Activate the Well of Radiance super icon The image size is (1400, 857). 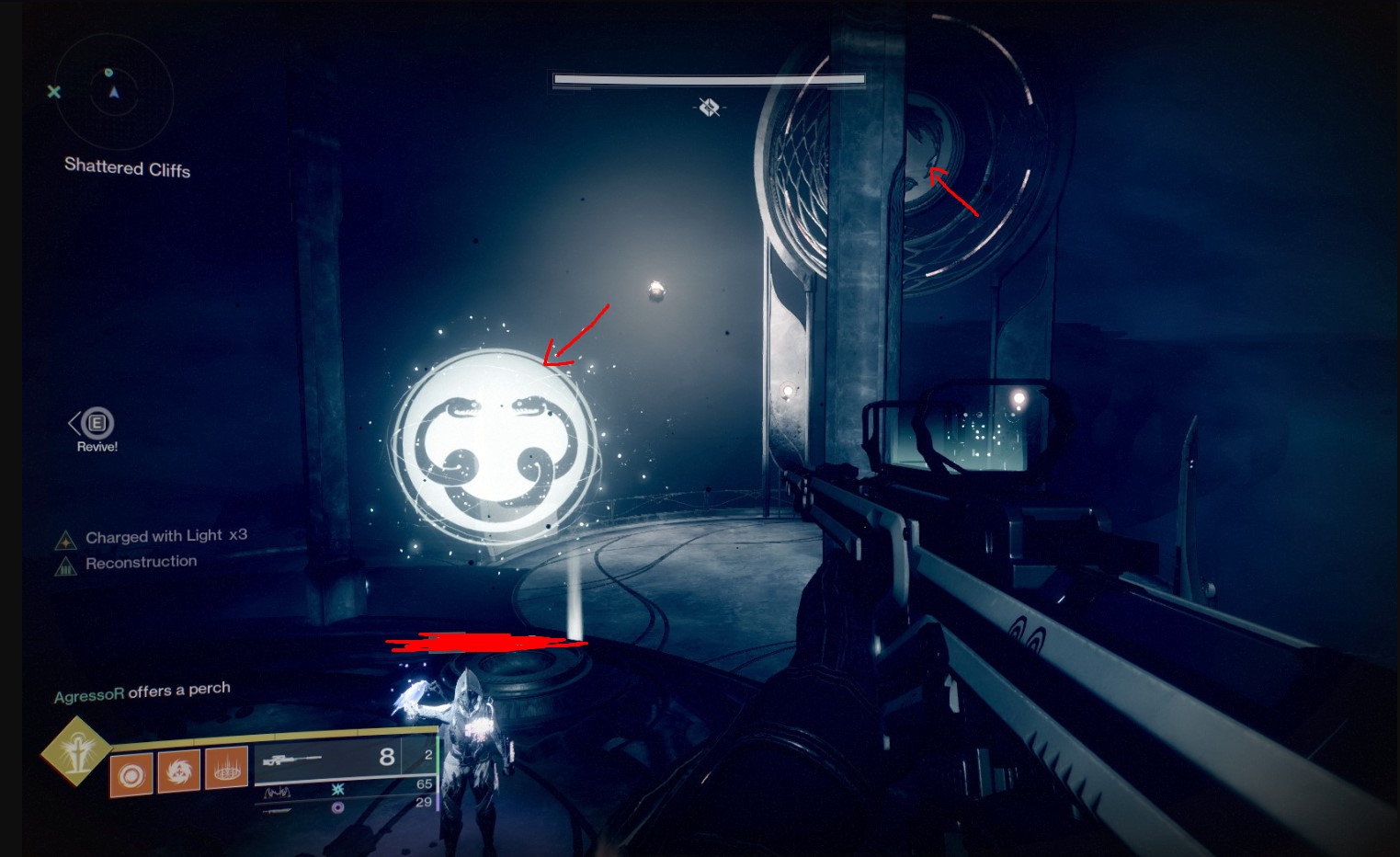(75, 752)
